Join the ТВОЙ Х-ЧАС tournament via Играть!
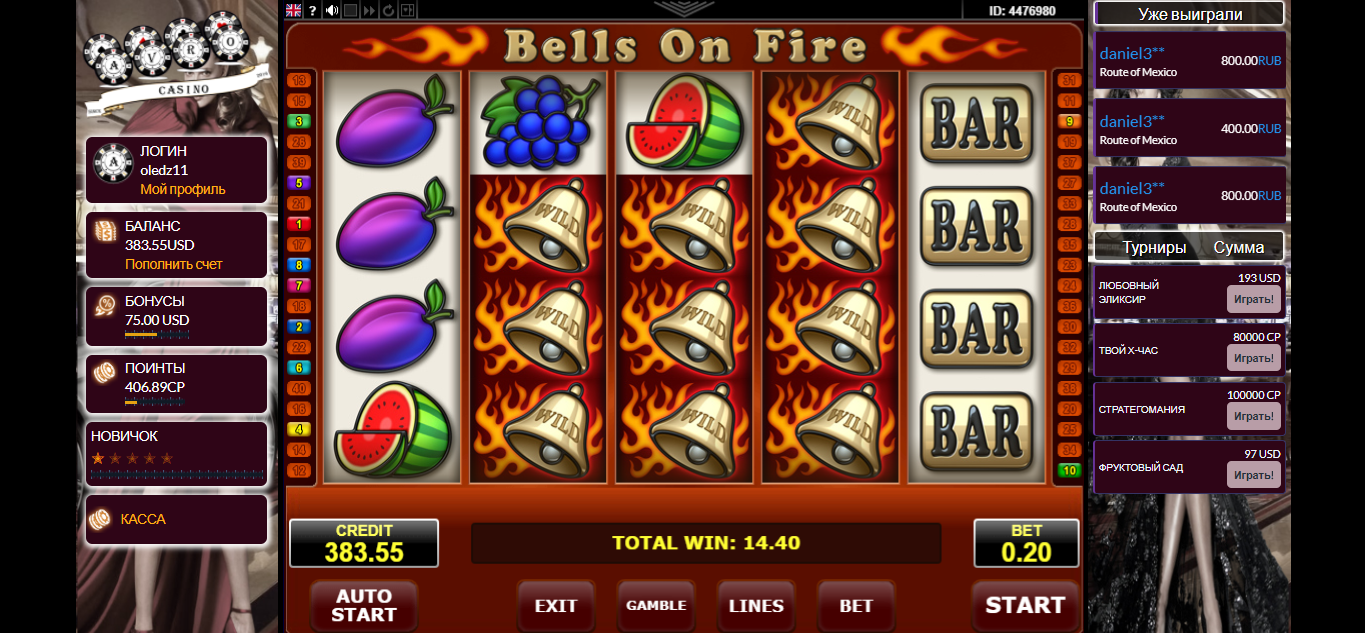 [1253, 358]
